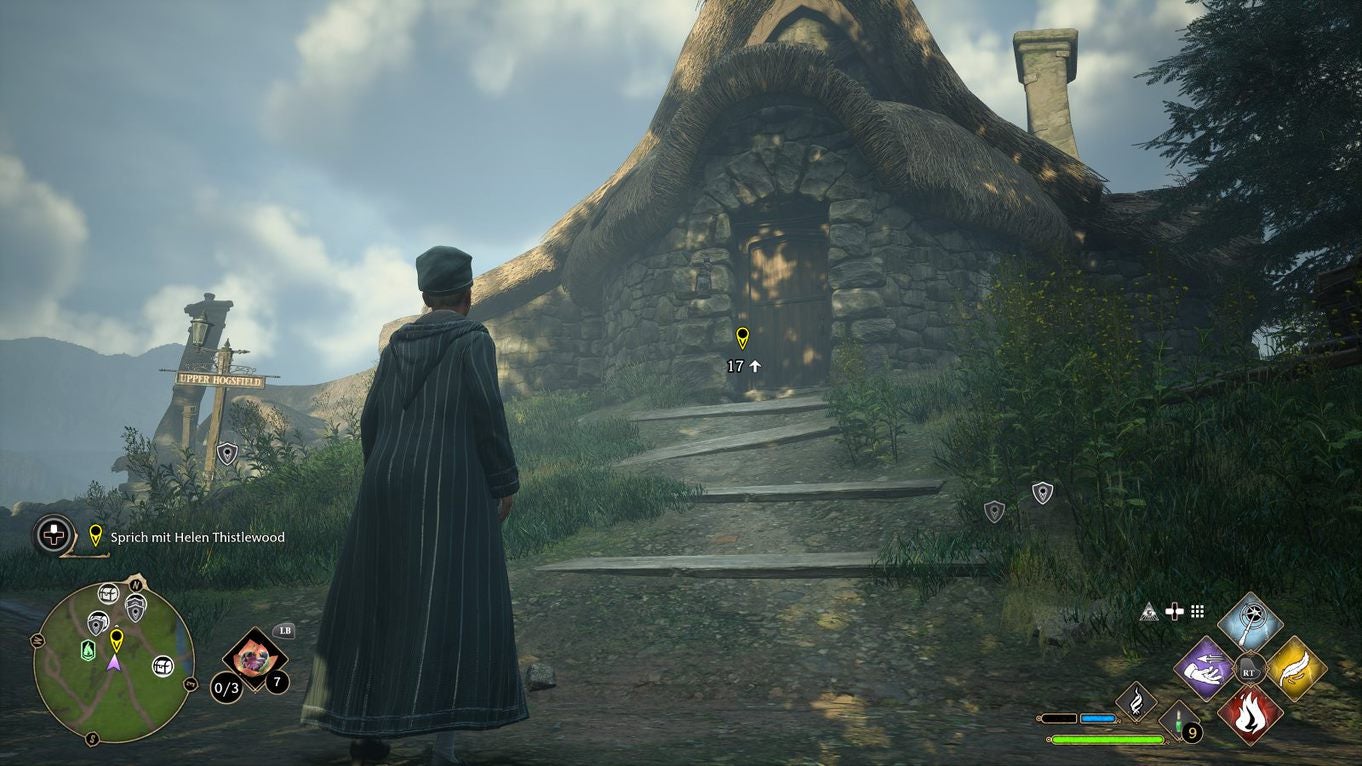The image size is (1362, 766).
Task: Open the dotted grid icon above the spells
Action: click(1197, 611)
